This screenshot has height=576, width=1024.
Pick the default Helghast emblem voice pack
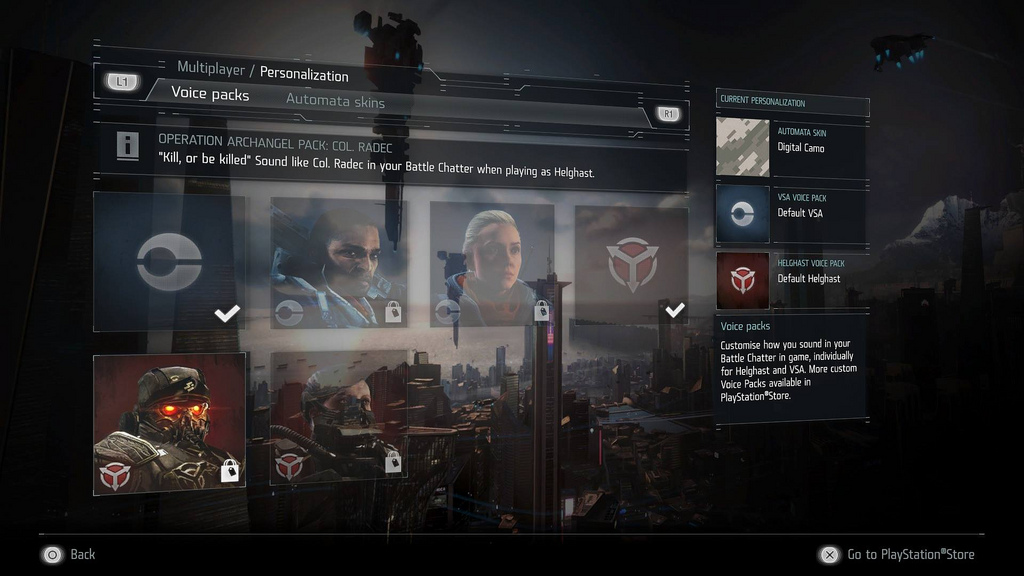click(x=631, y=264)
